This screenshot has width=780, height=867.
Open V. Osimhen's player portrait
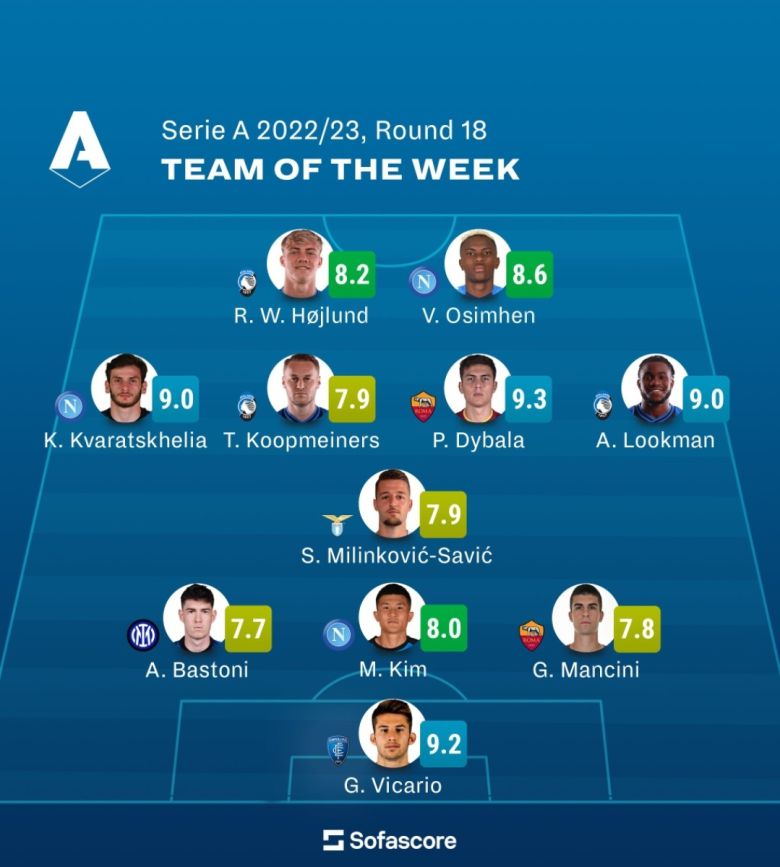coord(477,266)
